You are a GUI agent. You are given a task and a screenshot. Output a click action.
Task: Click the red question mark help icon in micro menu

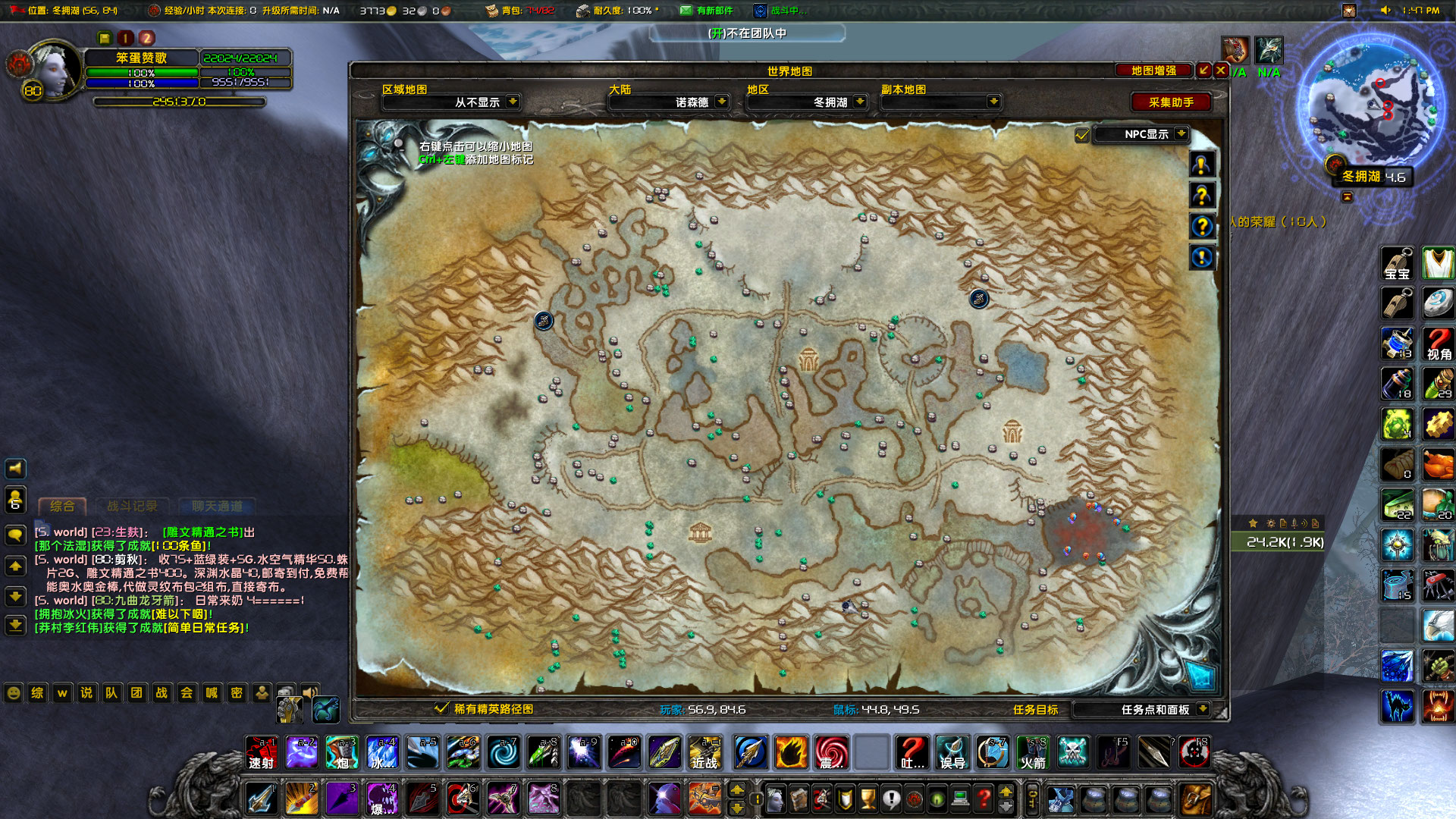[x=984, y=799]
